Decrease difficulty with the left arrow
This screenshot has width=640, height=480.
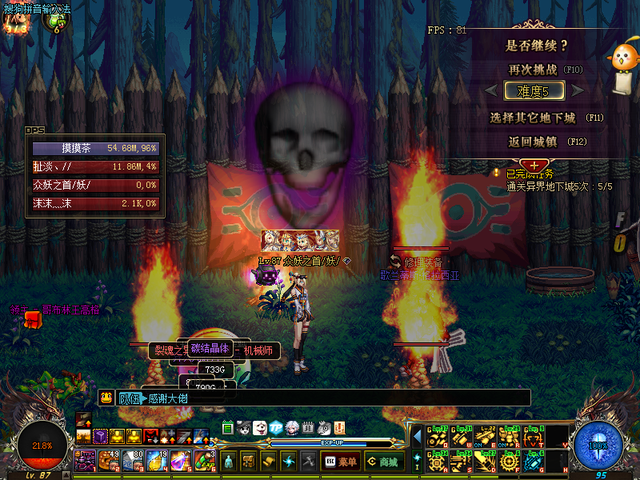click(x=493, y=92)
